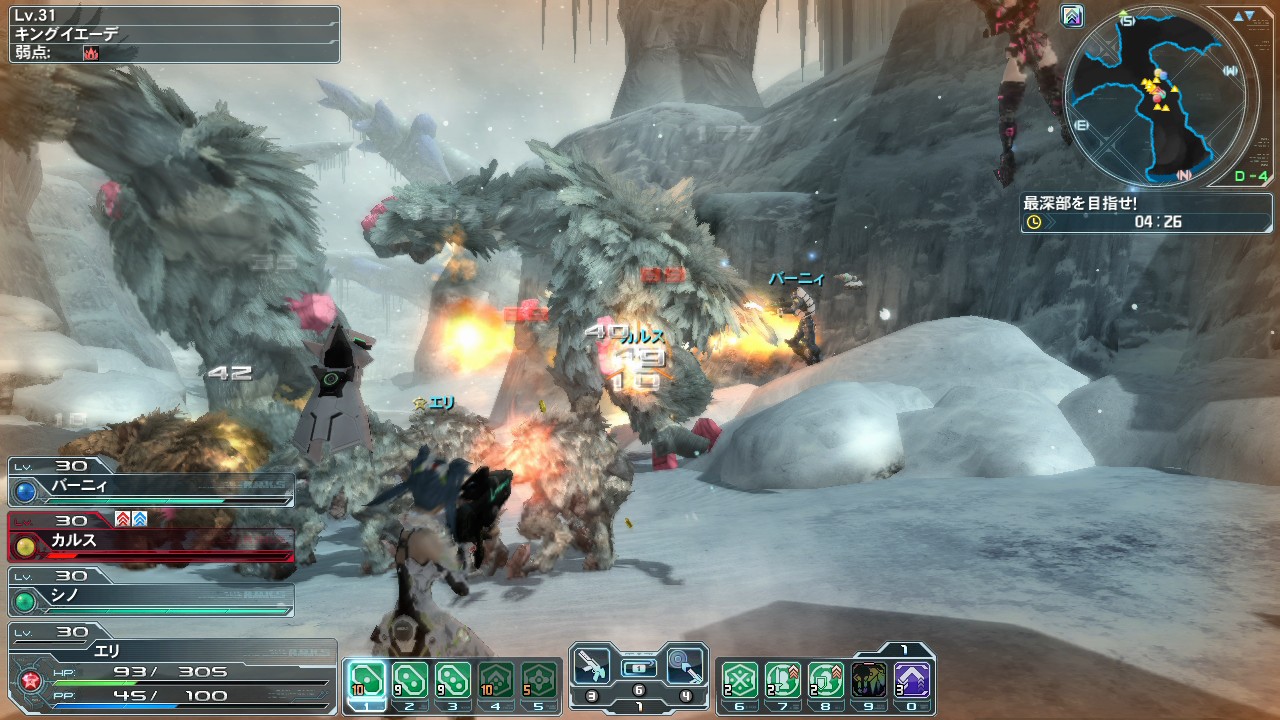Select party member バーニィ

152,488
